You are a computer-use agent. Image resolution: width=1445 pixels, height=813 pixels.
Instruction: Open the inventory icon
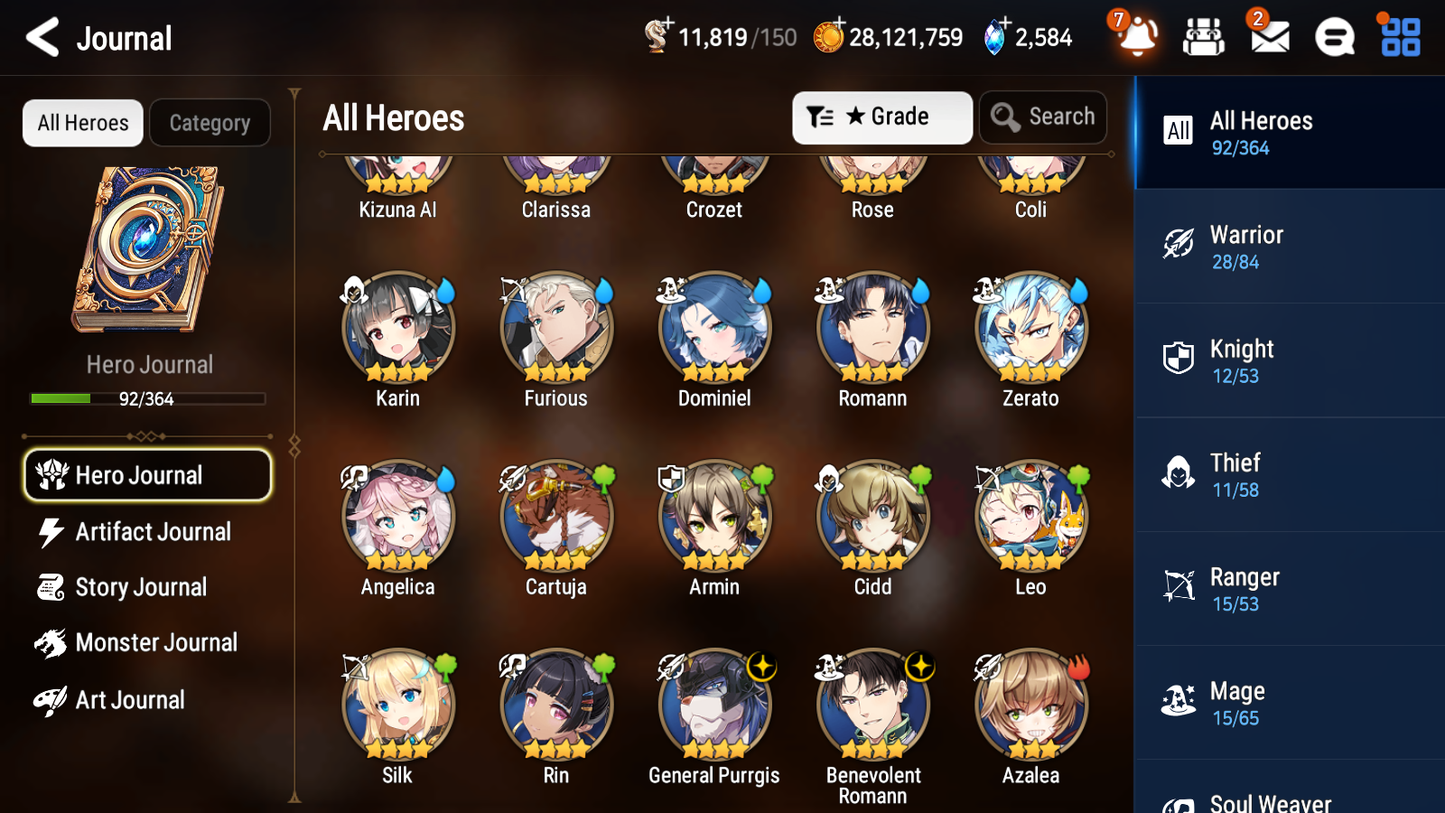[1203, 36]
